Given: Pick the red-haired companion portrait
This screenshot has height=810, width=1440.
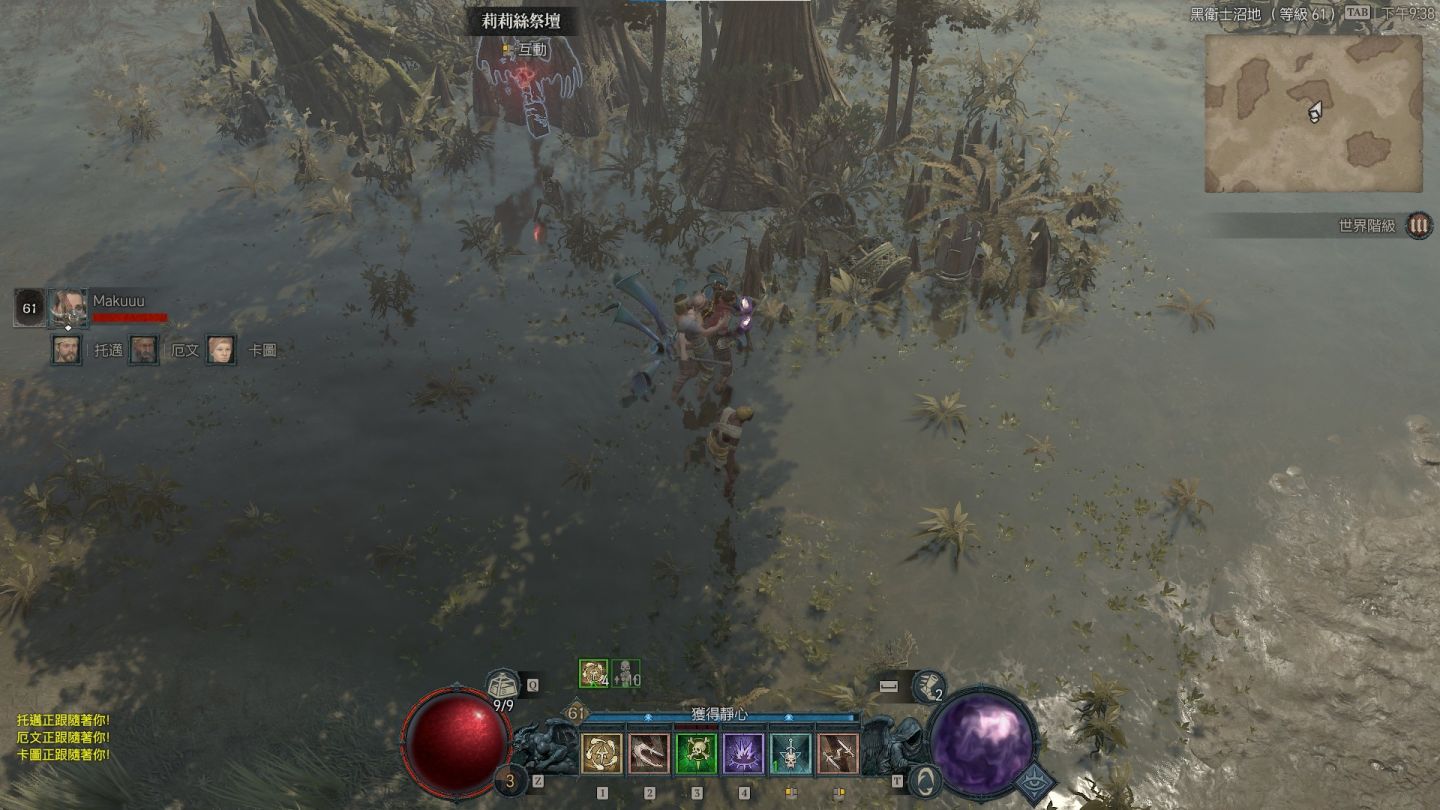Looking at the screenshot, I should [221, 350].
